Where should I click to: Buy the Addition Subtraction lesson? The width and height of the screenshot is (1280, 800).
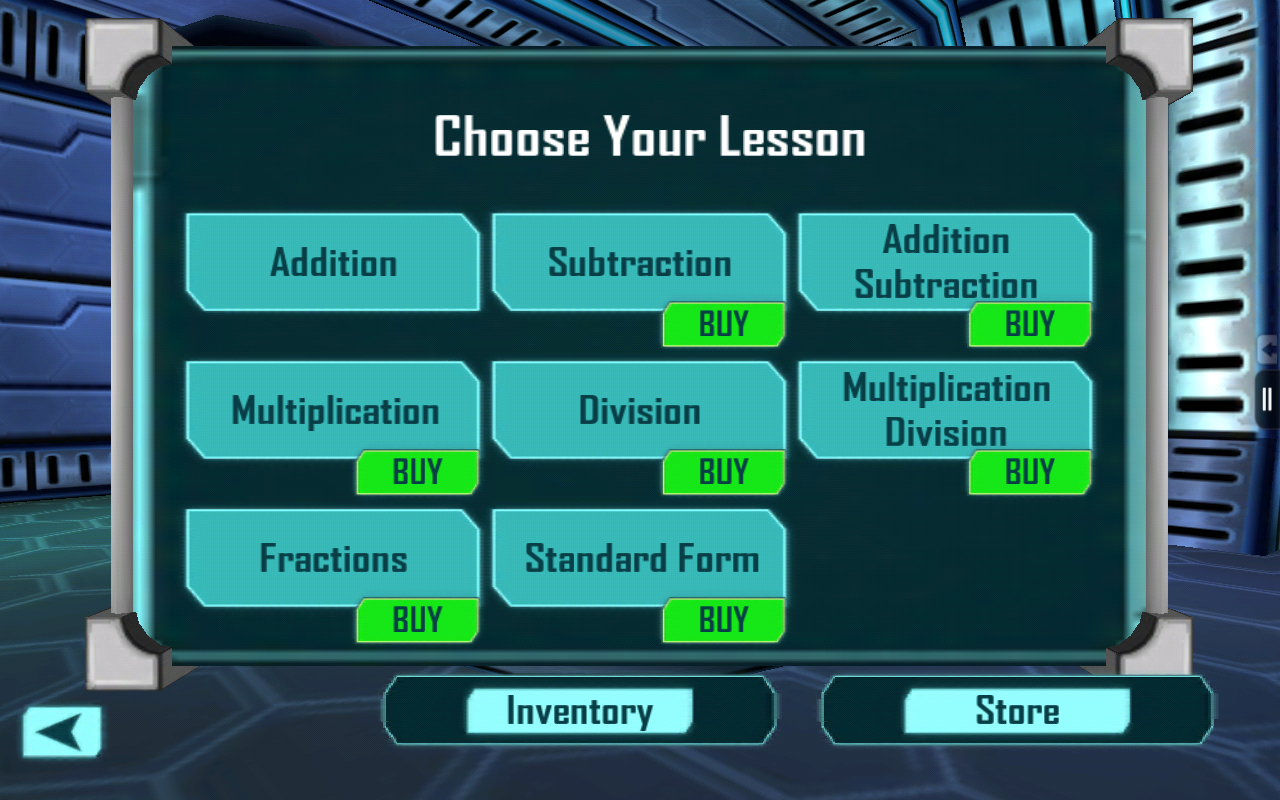click(x=1029, y=324)
